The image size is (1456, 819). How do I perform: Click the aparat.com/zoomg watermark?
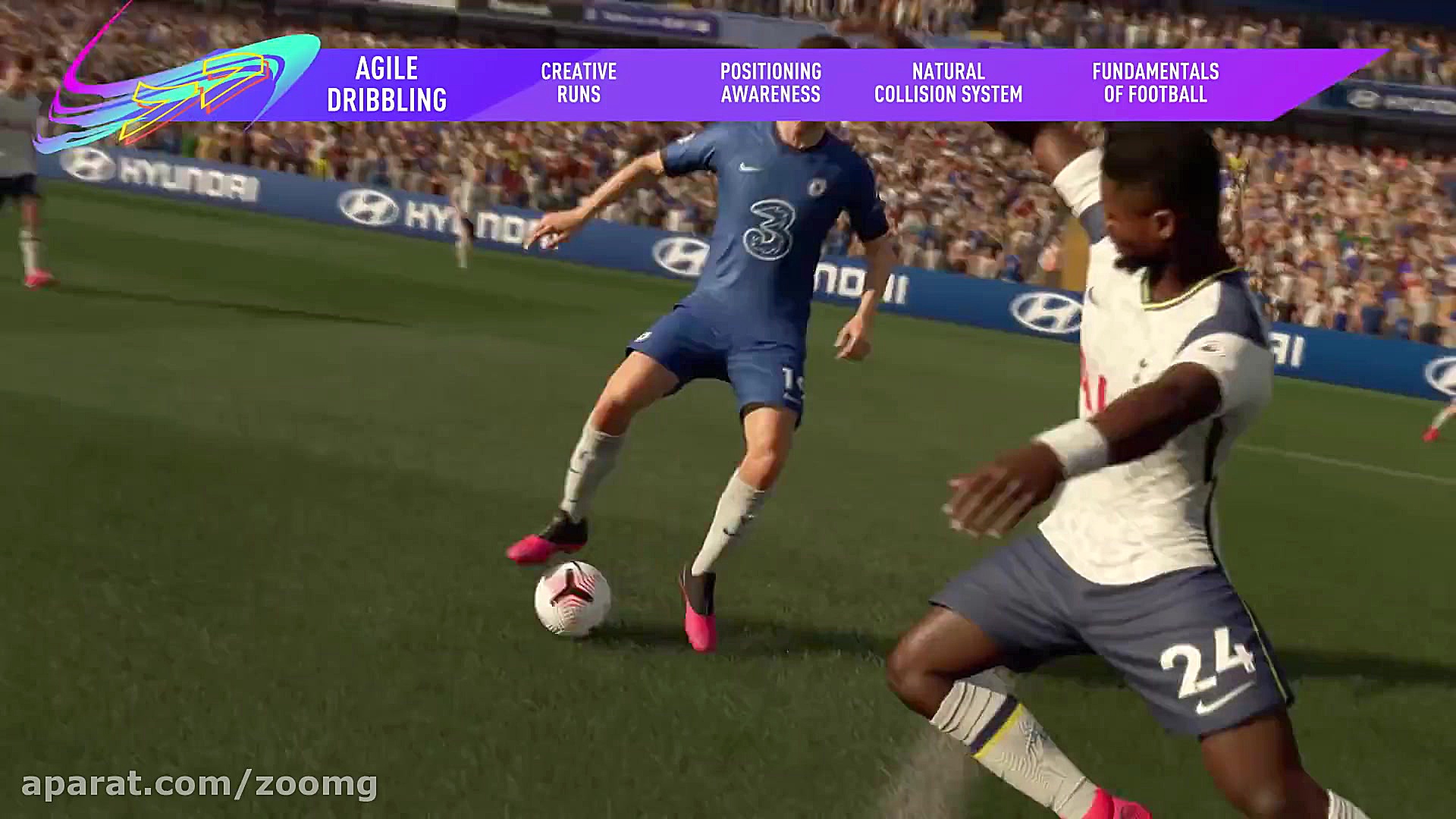click(199, 784)
